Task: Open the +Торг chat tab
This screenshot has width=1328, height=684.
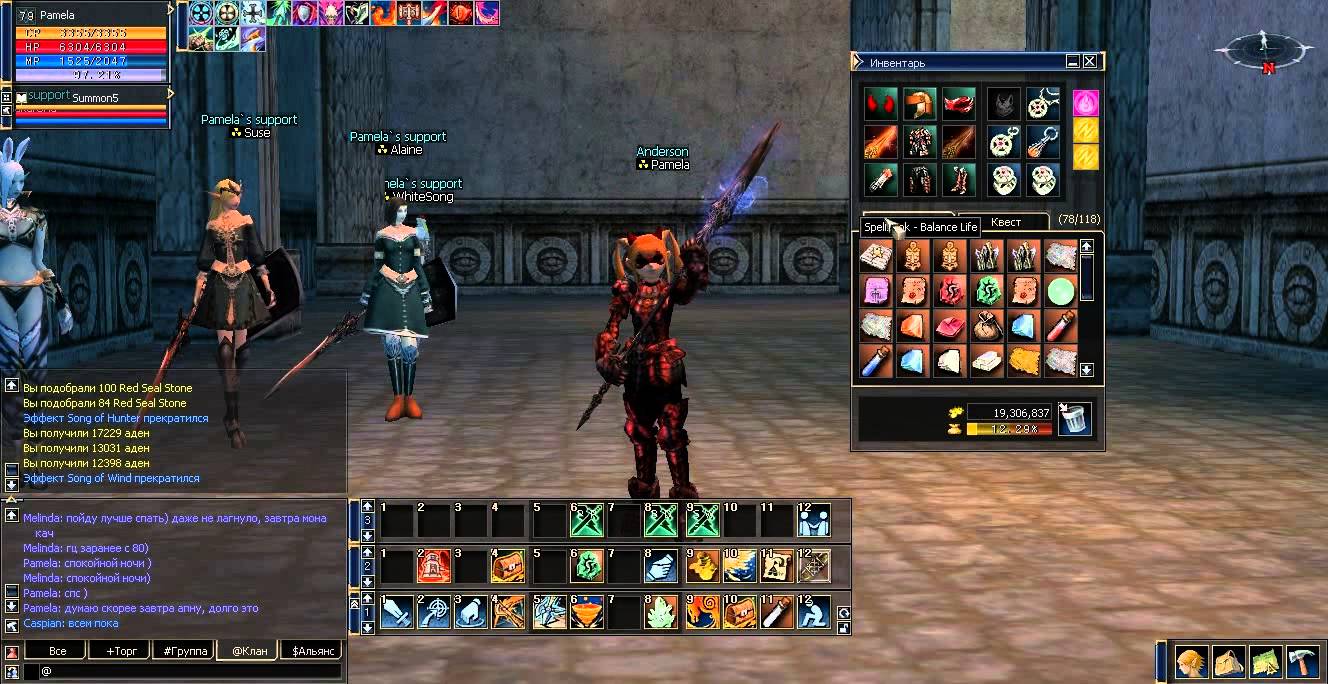Action: click(121, 650)
